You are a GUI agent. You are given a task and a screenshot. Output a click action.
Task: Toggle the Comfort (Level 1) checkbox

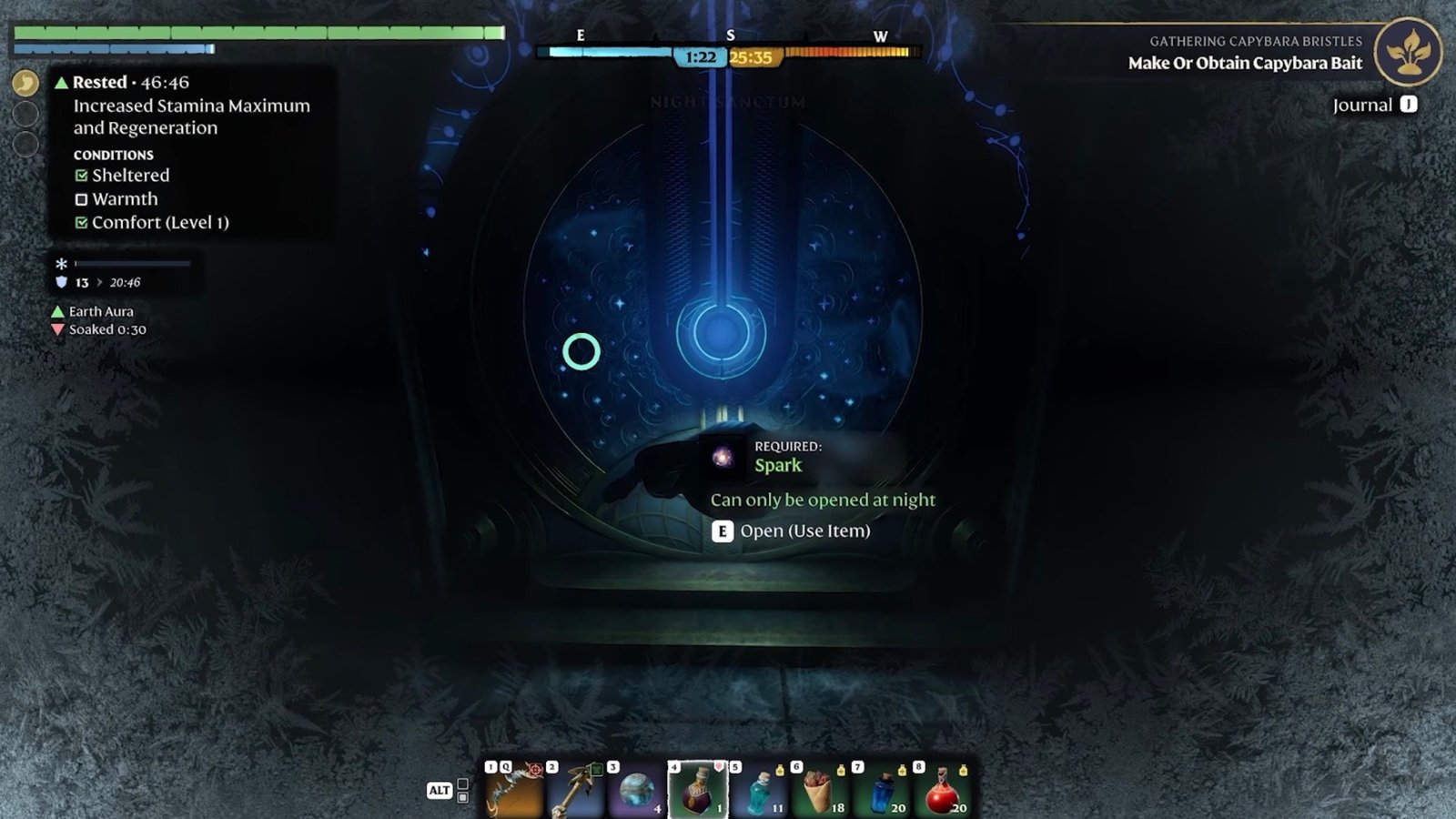(83, 222)
